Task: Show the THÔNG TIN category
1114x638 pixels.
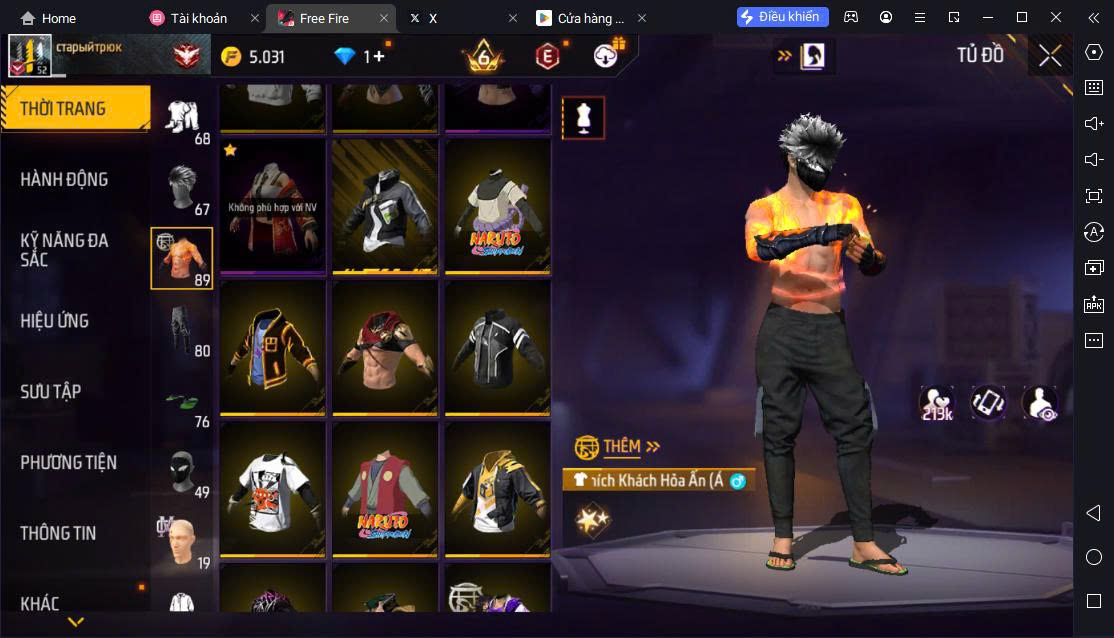Action: [58, 533]
